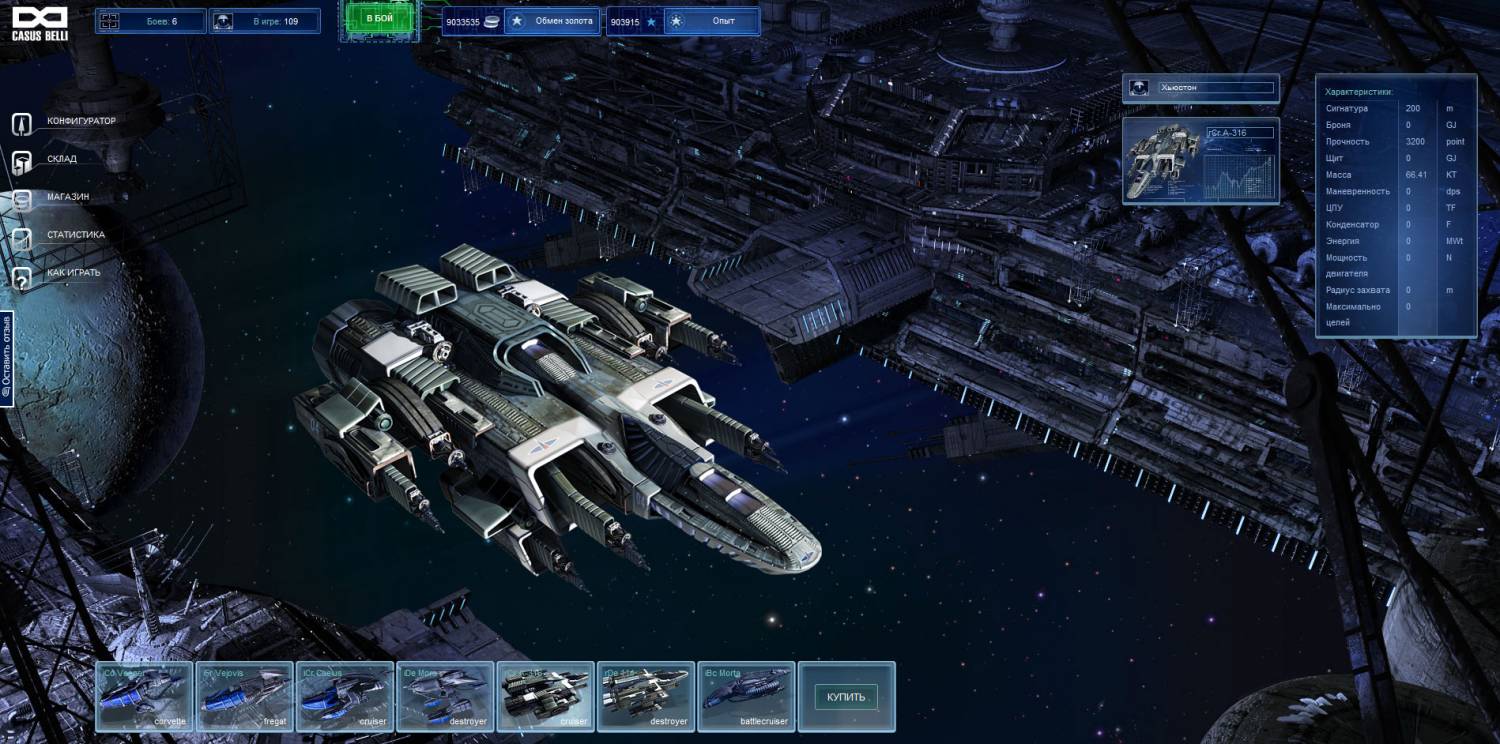Launch battle with the green В БОЙ button
Screen dimensions: 1500x744
point(379,20)
